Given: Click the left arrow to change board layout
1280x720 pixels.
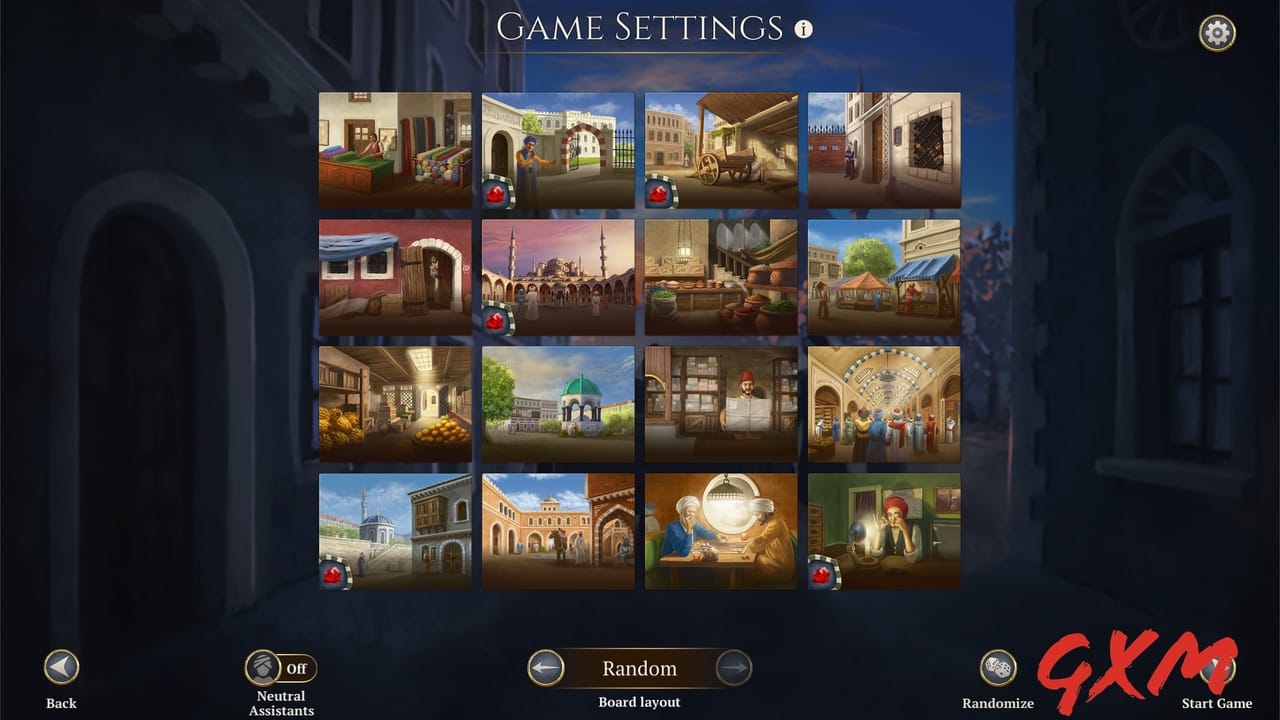Looking at the screenshot, I should coord(546,668).
